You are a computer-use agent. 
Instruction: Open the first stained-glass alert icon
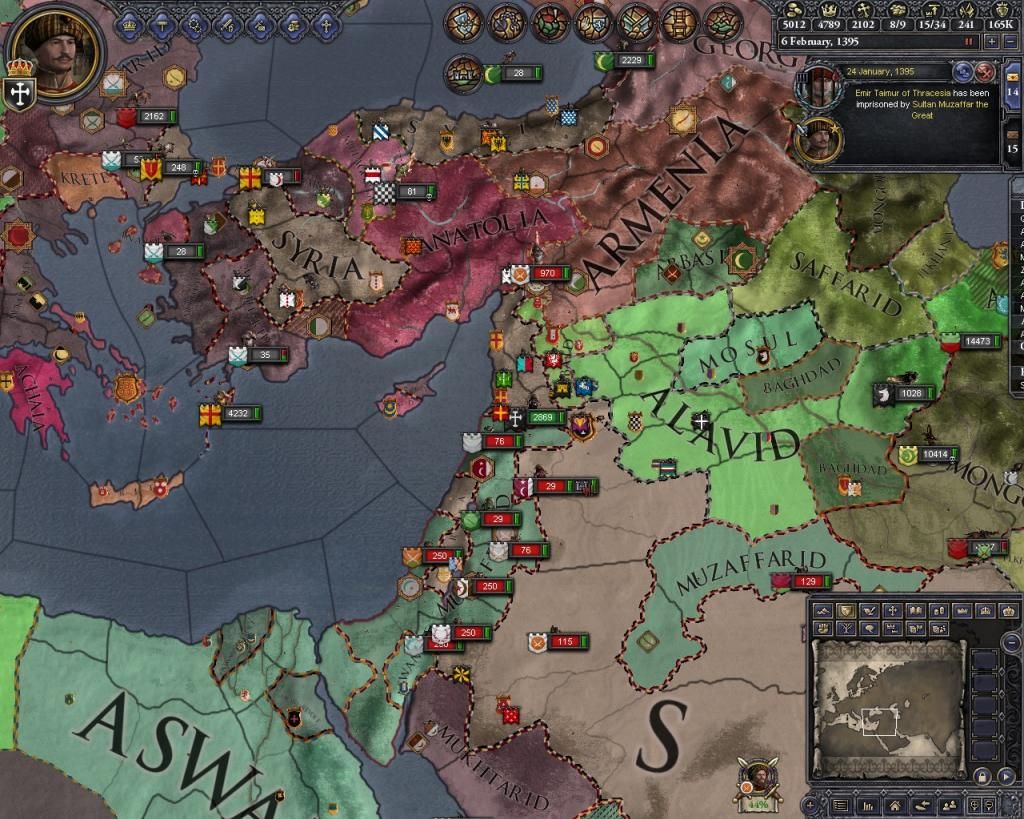click(463, 21)
